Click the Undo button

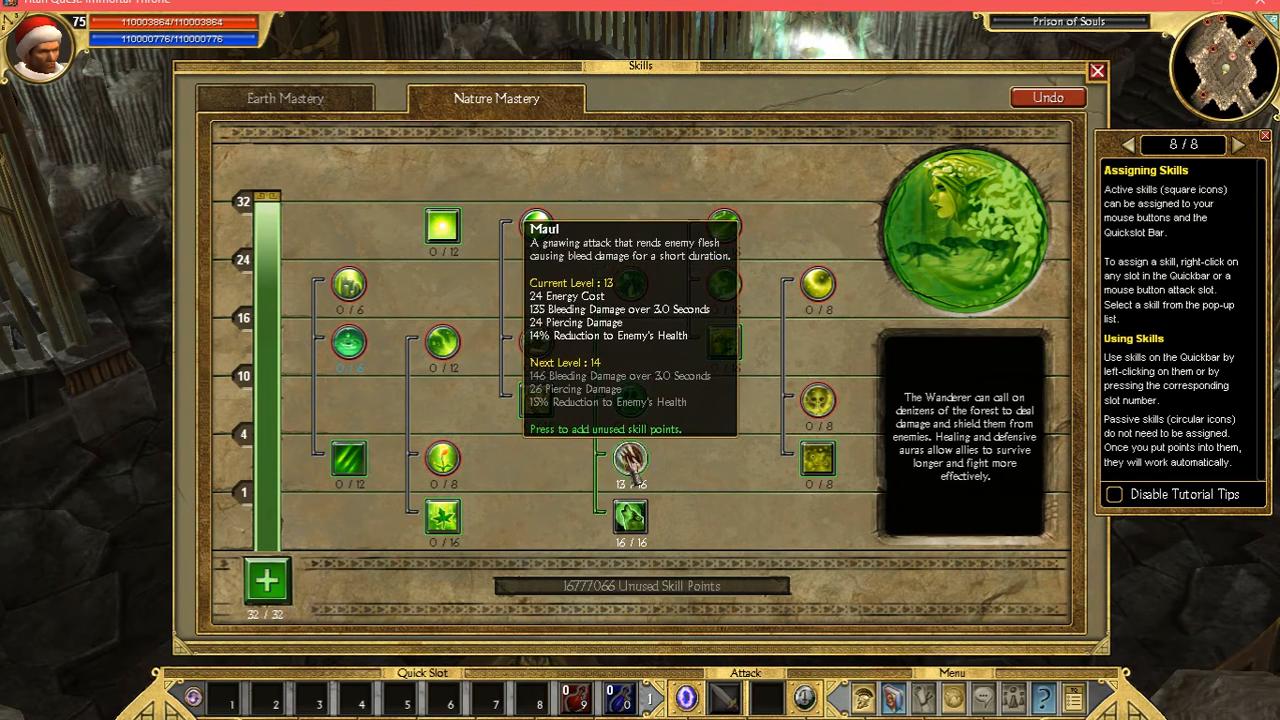pos(1048,97)
